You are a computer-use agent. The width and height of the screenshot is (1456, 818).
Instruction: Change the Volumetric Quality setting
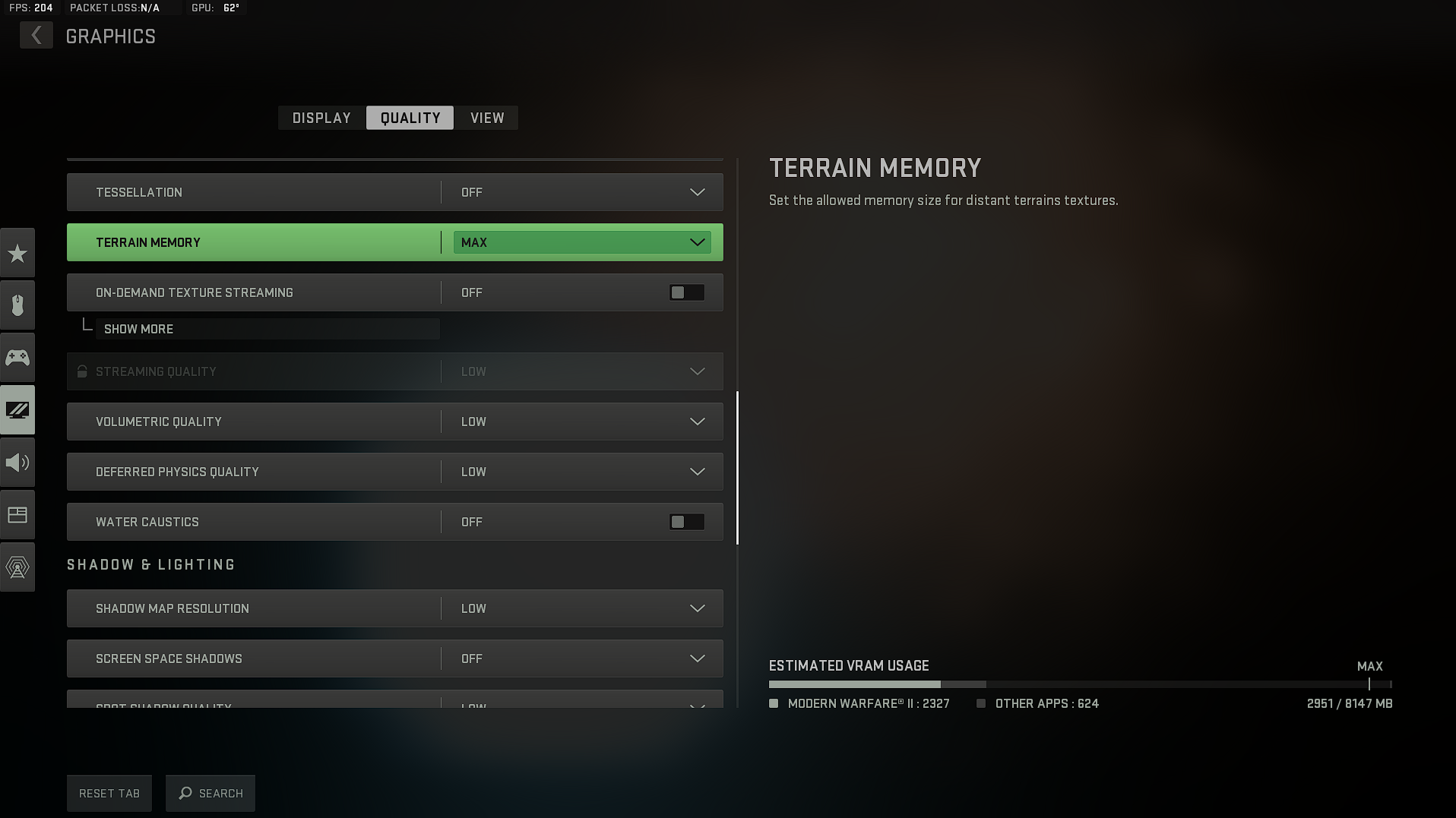(x=582, y=422)
